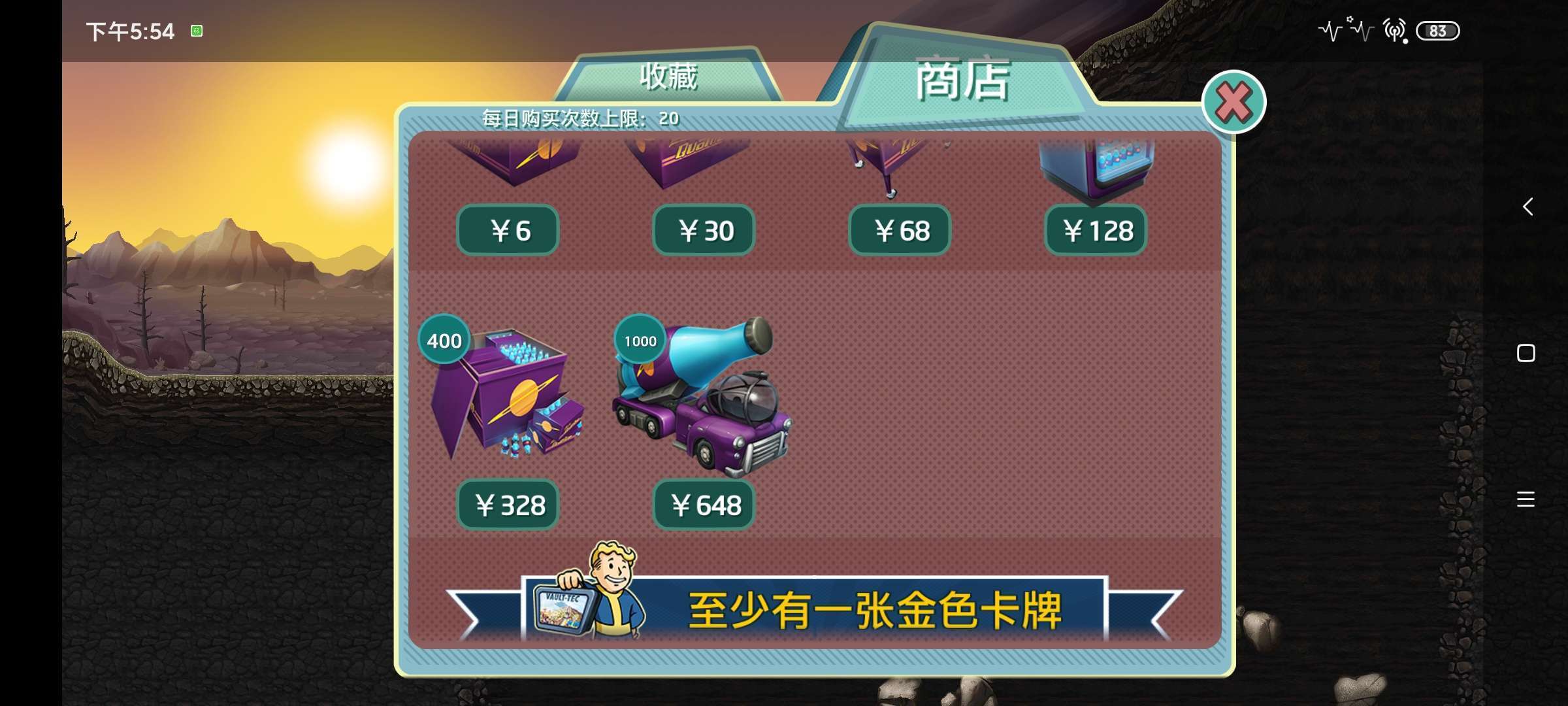Tap the back arrow on the right edge
Viewport: 1568px width, 706px height.
click(1527, 207)
